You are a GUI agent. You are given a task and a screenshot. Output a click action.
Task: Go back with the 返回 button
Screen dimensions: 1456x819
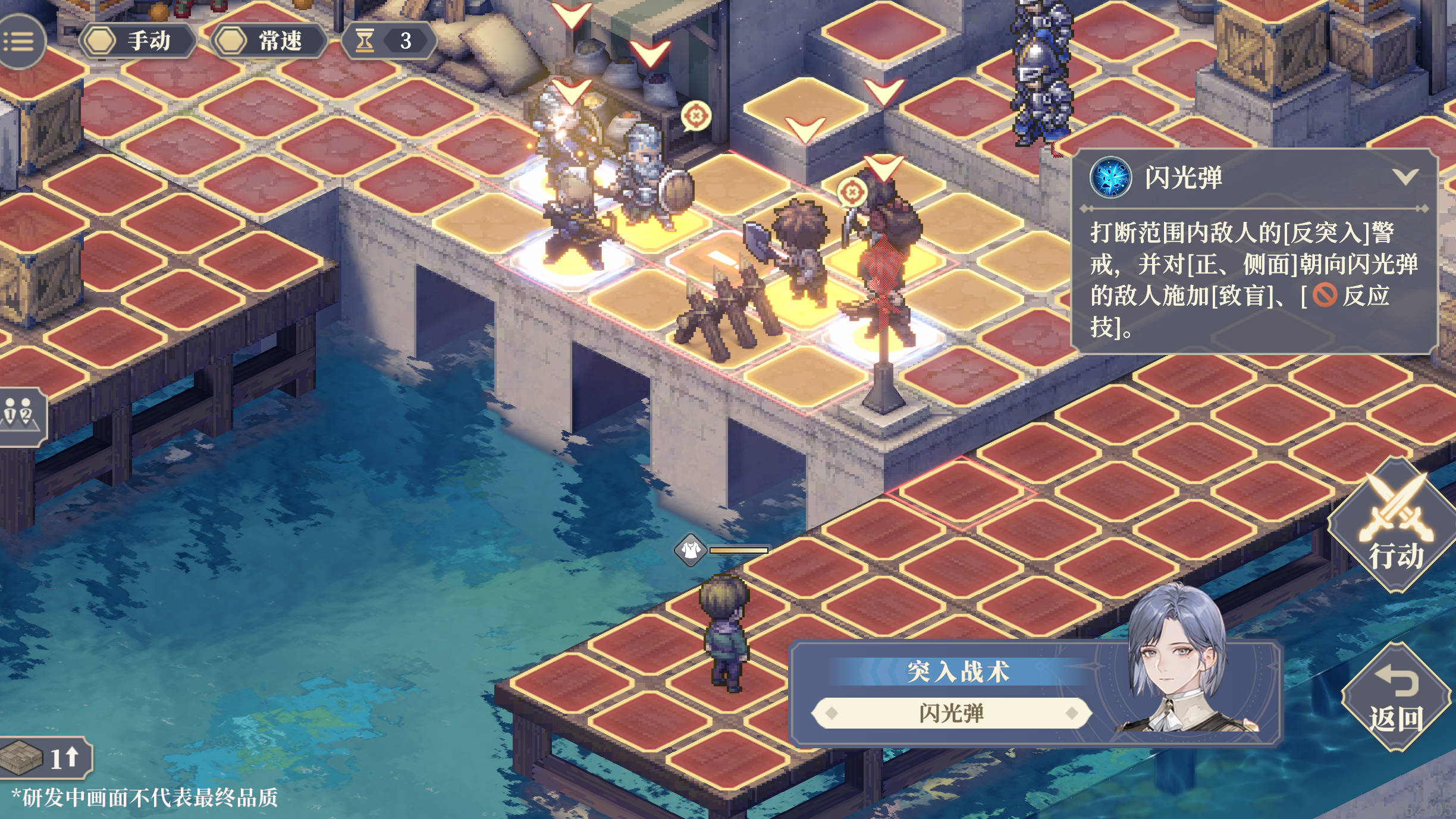(x=1395, y=698)
